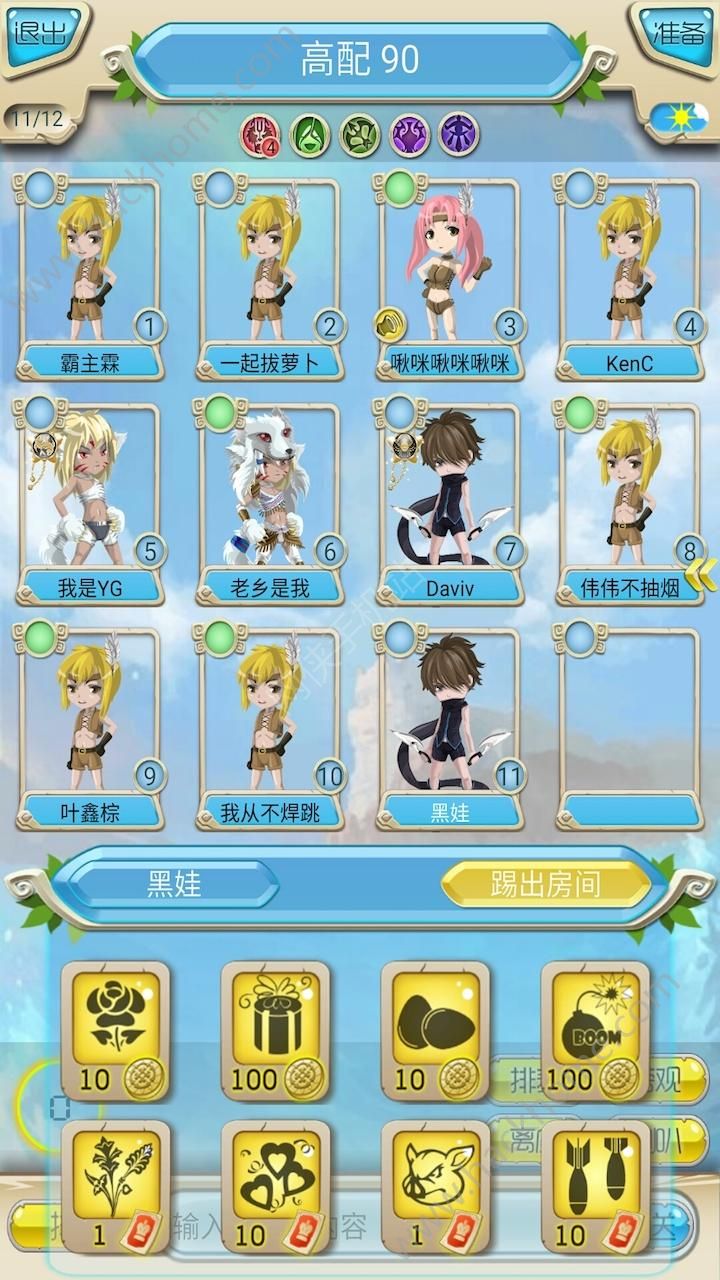Send the rose gift costing 10
This screenshot has height=1280, width=720.
tap(115, 1025)
